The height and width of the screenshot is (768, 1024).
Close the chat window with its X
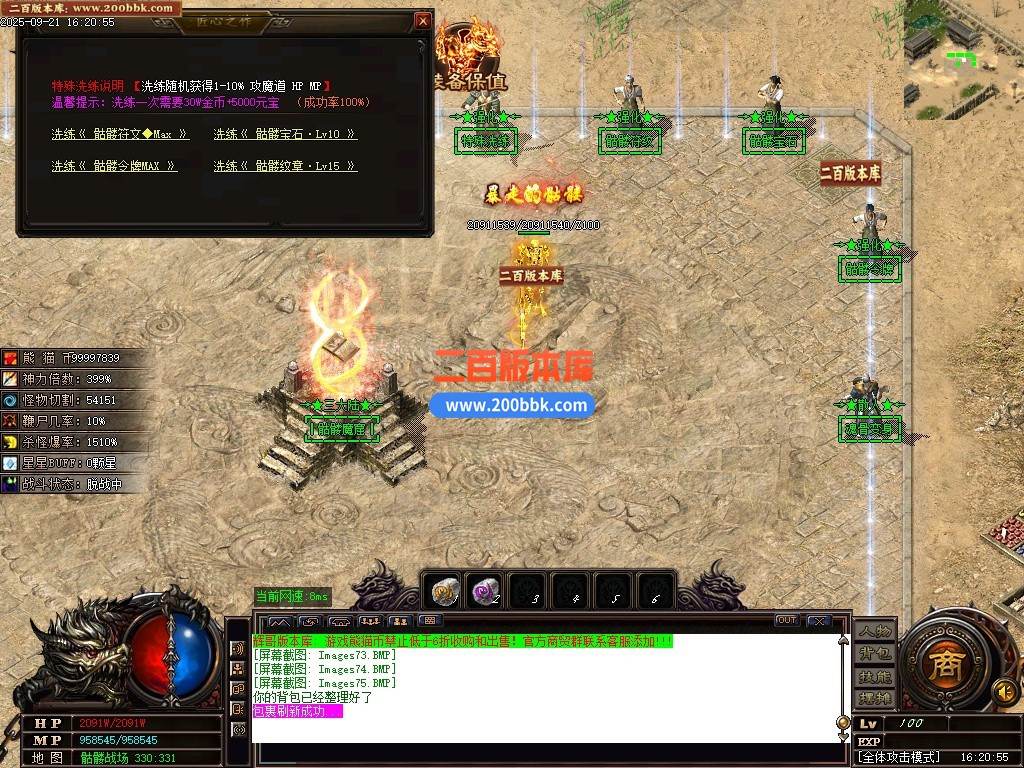point(819,621)
